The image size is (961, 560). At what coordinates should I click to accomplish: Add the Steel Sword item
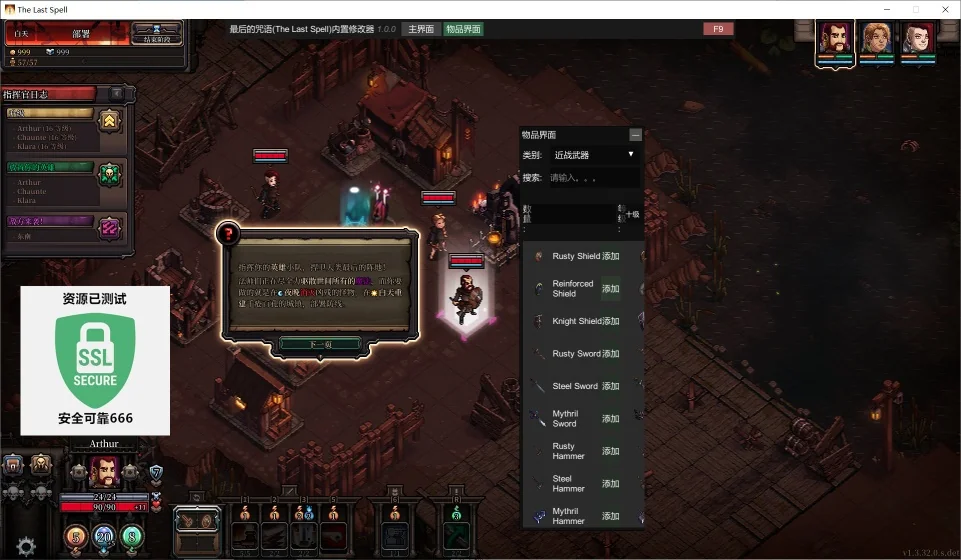coord(611,386)
